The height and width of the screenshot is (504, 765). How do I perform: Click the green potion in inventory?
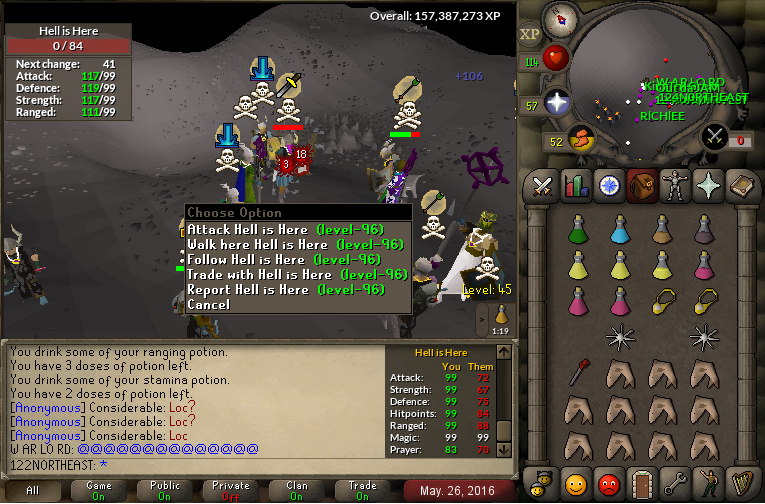[x=577, y=230]
